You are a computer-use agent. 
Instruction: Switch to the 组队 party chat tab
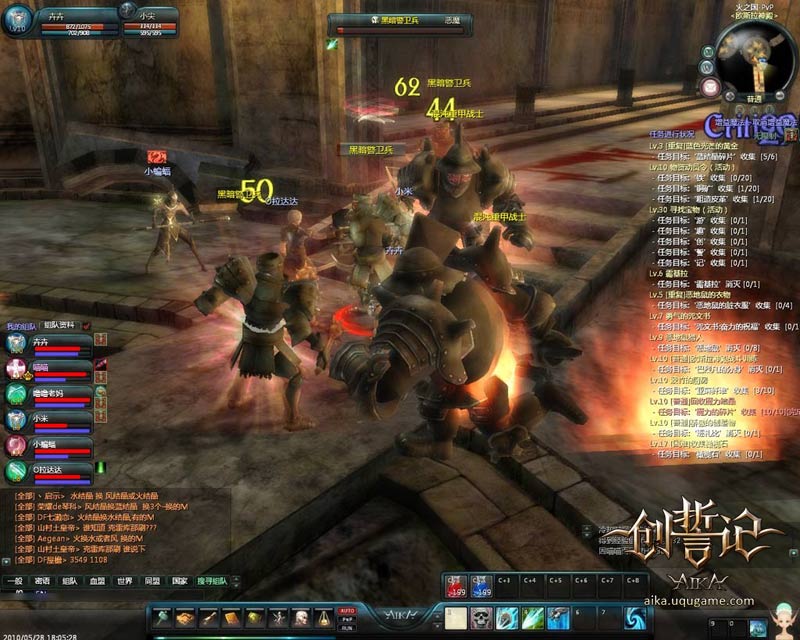pyautogui.click(x=69, y=580)
